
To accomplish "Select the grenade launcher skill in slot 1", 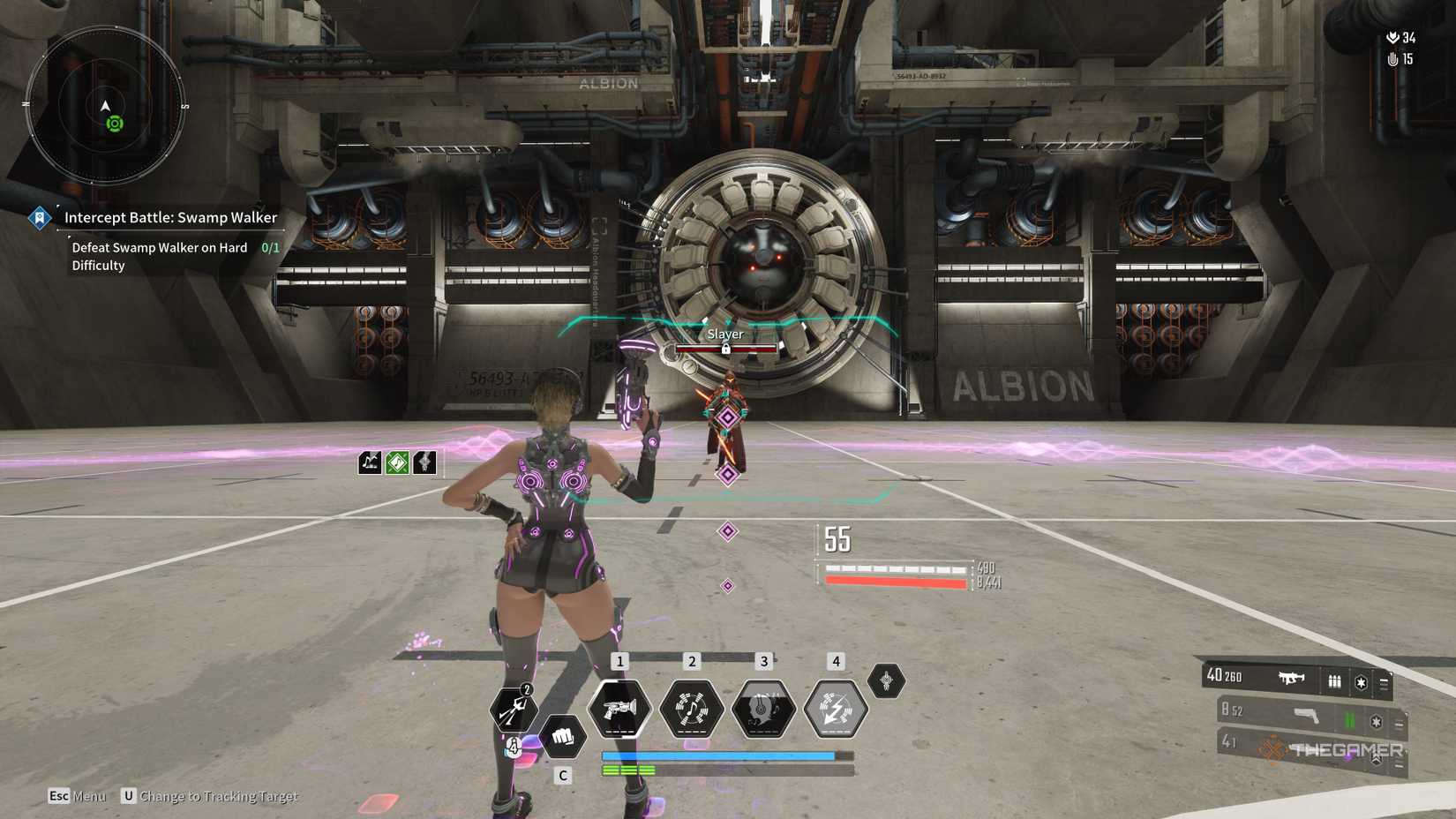I will 620,709.
